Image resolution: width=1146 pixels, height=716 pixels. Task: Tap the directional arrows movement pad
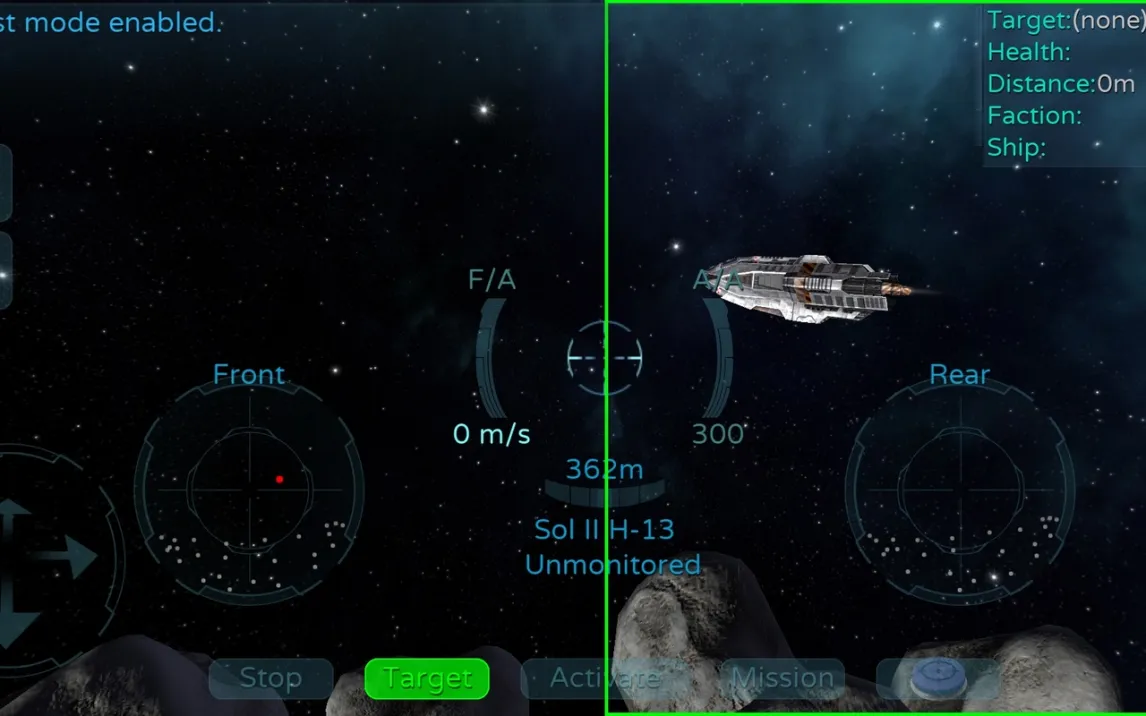coord(40,560)
